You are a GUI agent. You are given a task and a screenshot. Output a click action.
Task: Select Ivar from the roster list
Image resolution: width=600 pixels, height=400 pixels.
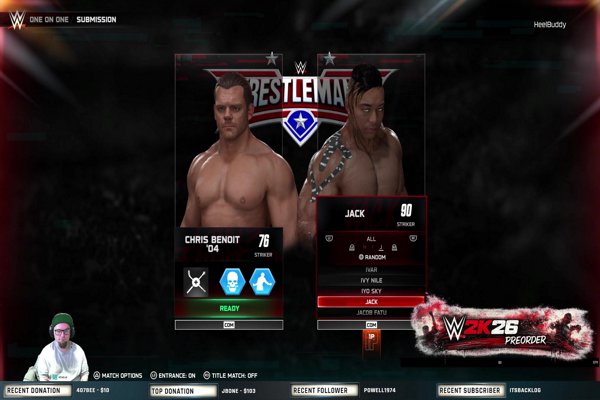[371, 268]
